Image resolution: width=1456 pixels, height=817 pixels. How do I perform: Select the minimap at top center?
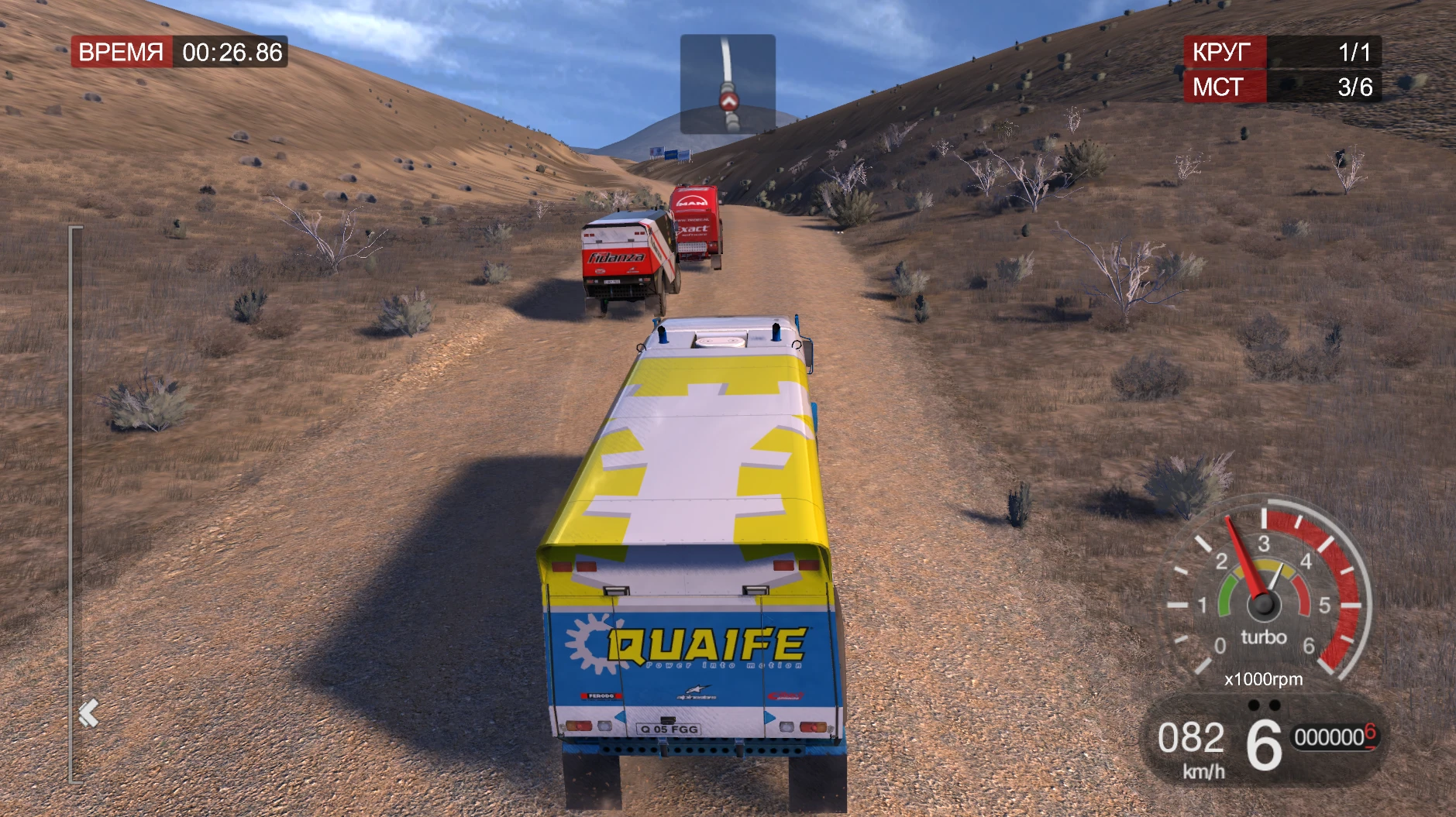tap(727, 85)
